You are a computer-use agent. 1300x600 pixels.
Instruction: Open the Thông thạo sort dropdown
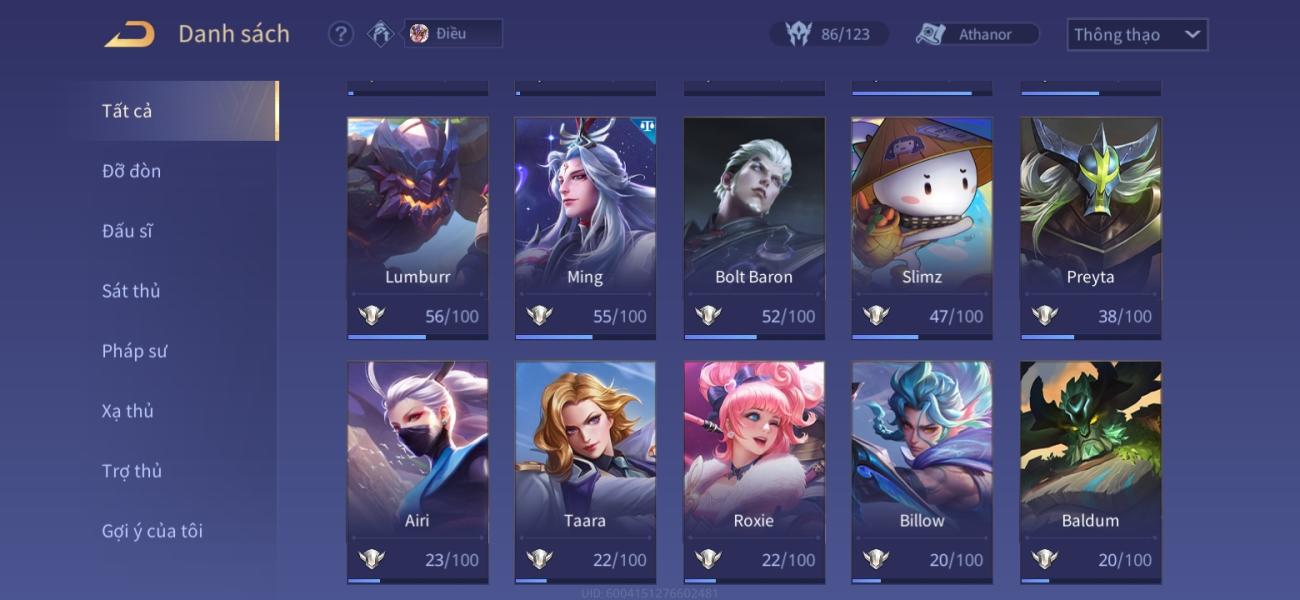(1137, 35)
